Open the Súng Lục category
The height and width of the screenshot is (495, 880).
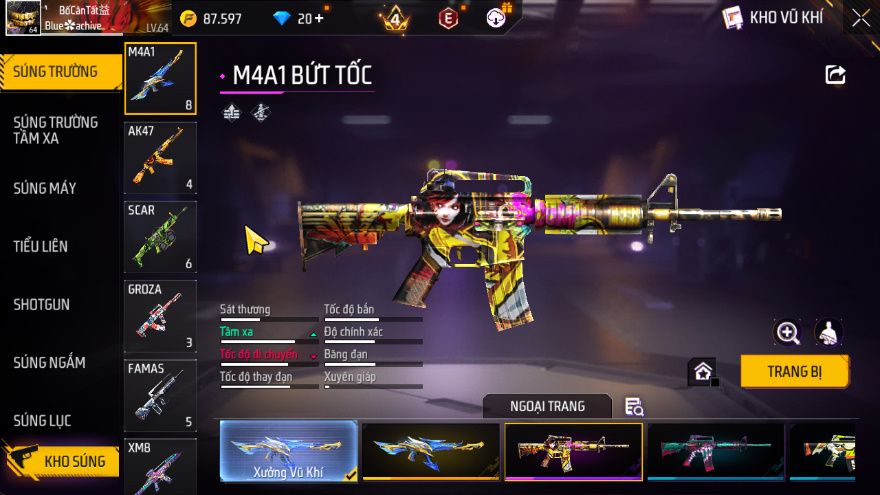[x=43, y=420]
